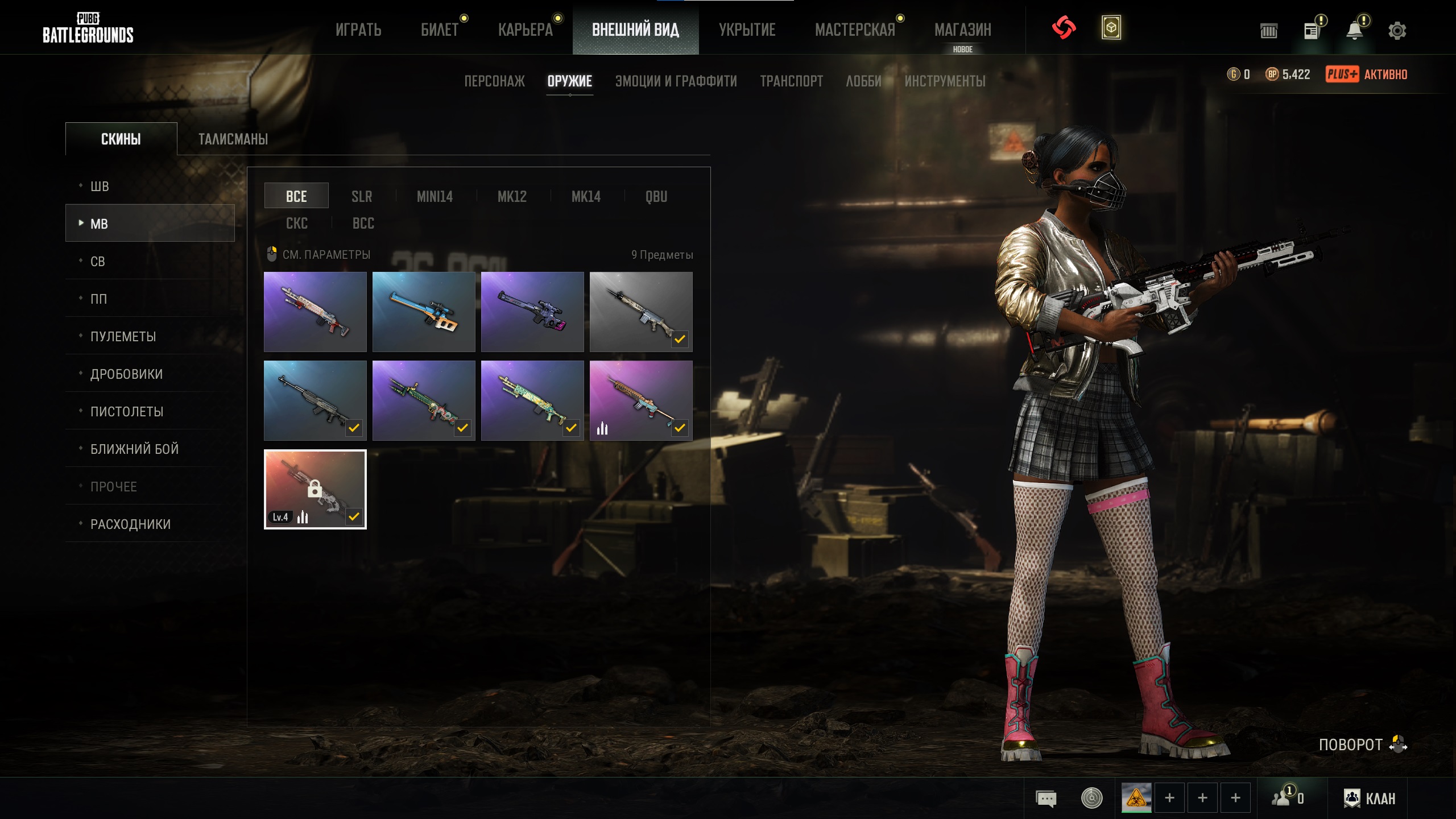Select the blue and orange sniper skin
Image resolution: width=1456 pixels, height=819 pixels.
pyautogui.click(x=424, y=312)
